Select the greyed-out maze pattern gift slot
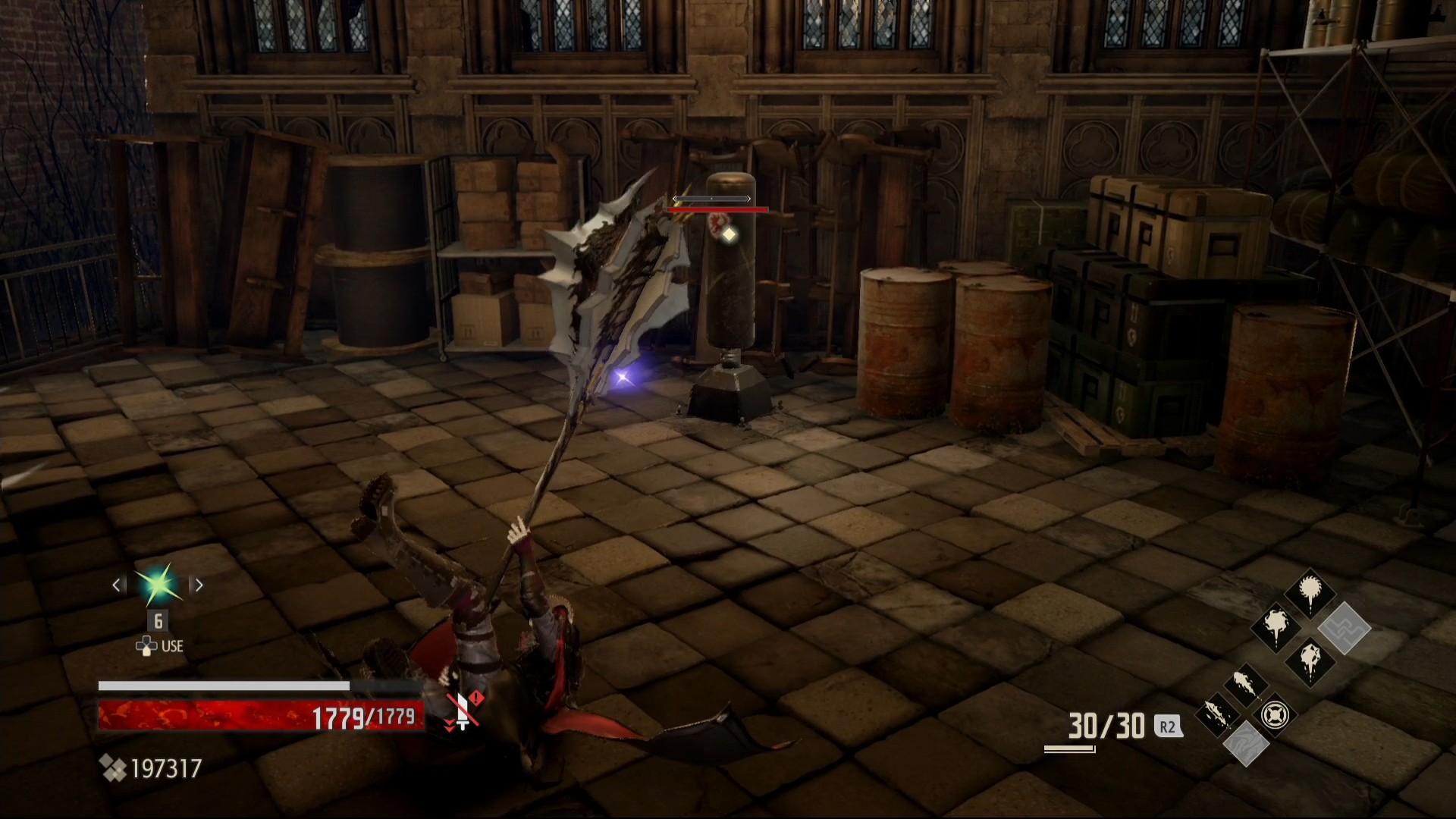The image size is (1456, 819). (1345, 628)
